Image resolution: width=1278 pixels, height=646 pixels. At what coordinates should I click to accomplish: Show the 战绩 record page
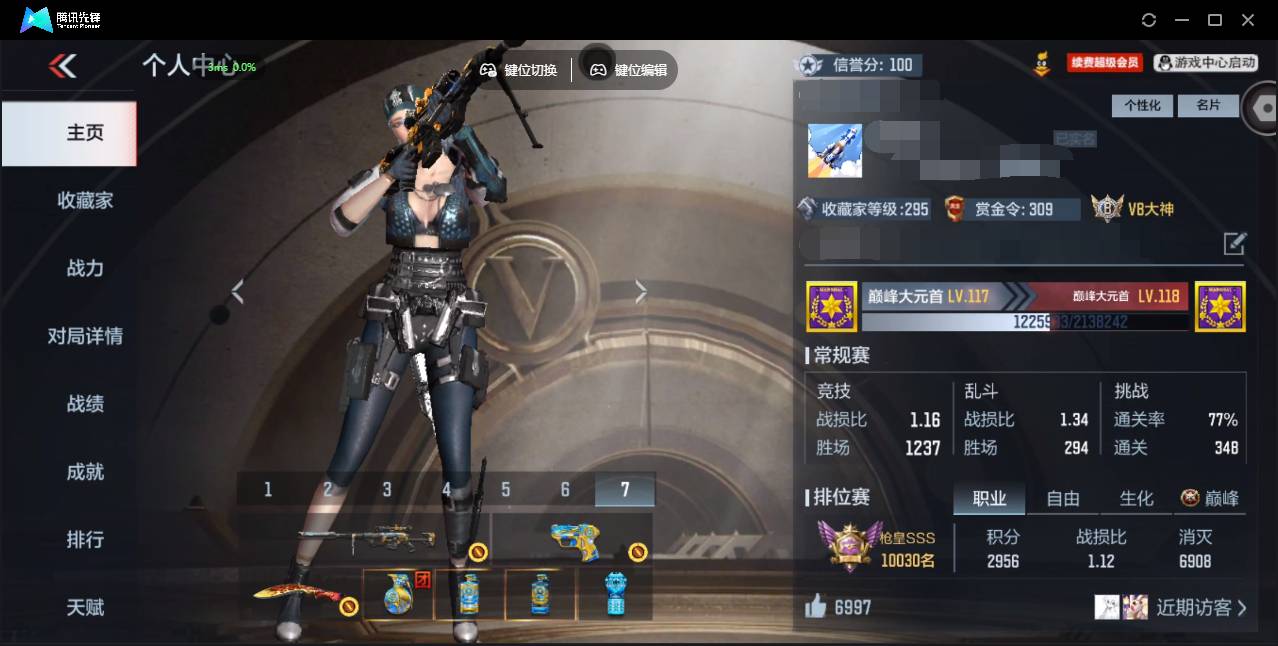[x=85, y=404]
